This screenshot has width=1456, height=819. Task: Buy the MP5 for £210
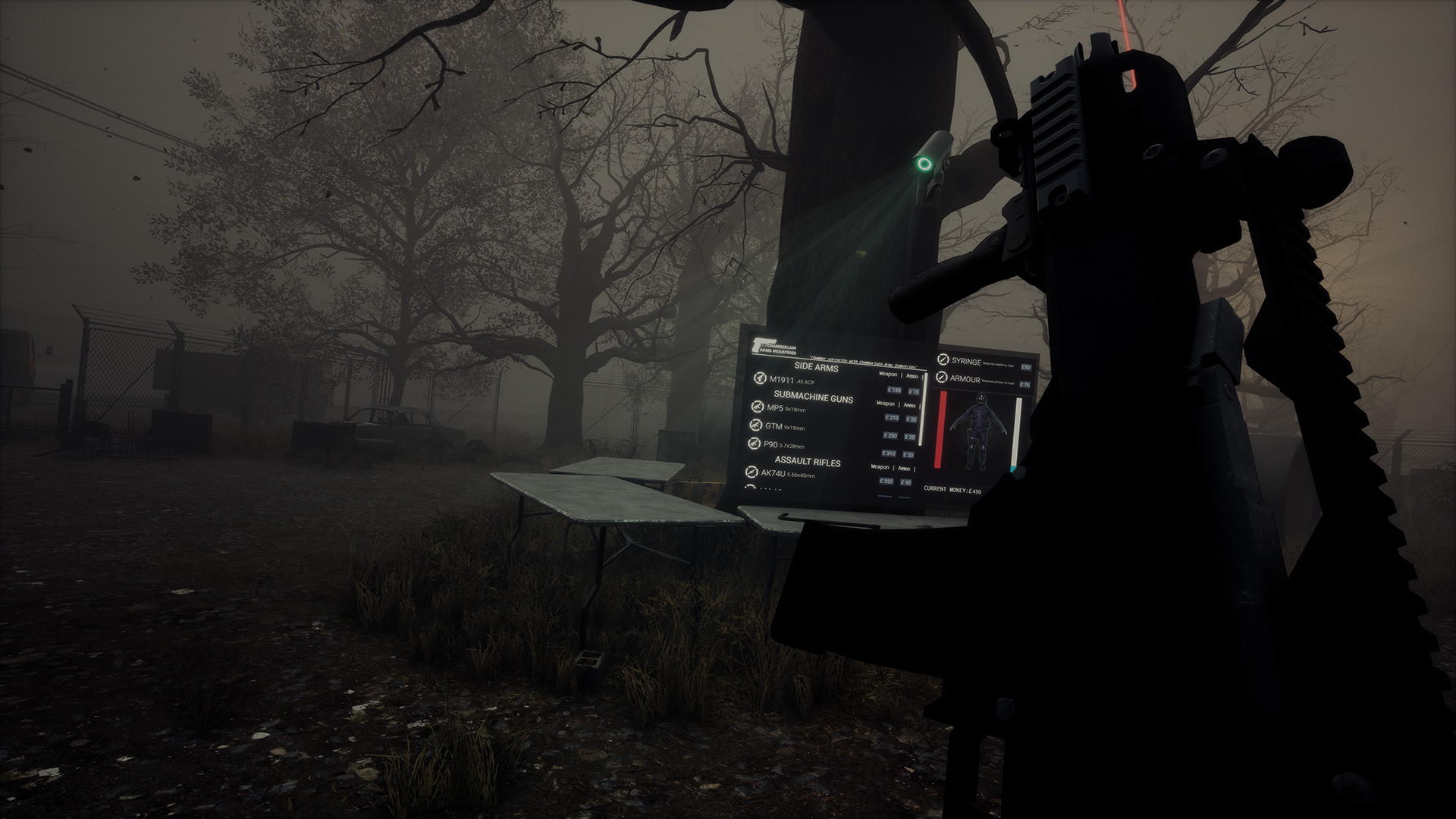893,418
